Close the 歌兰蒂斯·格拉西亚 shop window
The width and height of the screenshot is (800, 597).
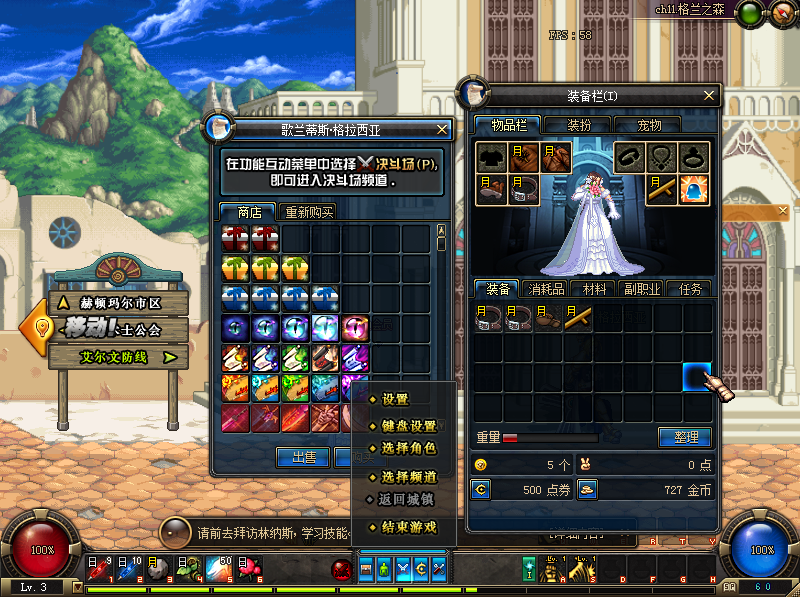(x=442, y=129)
